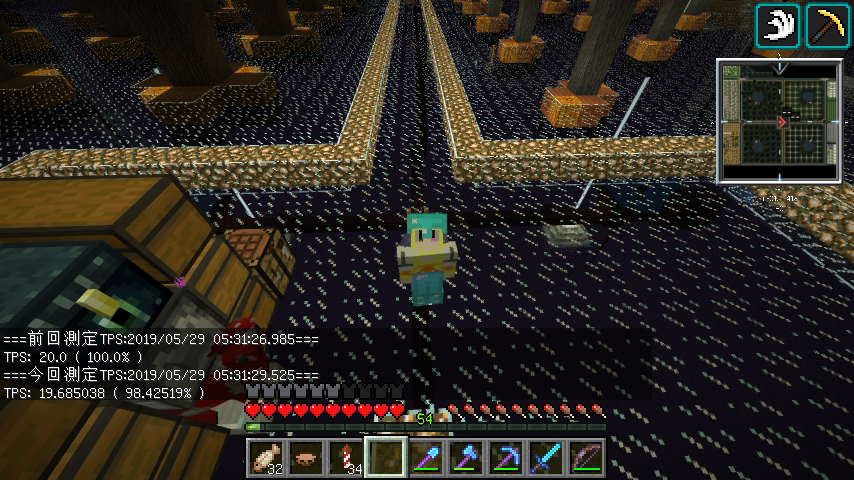Select the pumpkin pie hotbar slot
Viewport: 854px width, 480px height.
tap(305, 458)
